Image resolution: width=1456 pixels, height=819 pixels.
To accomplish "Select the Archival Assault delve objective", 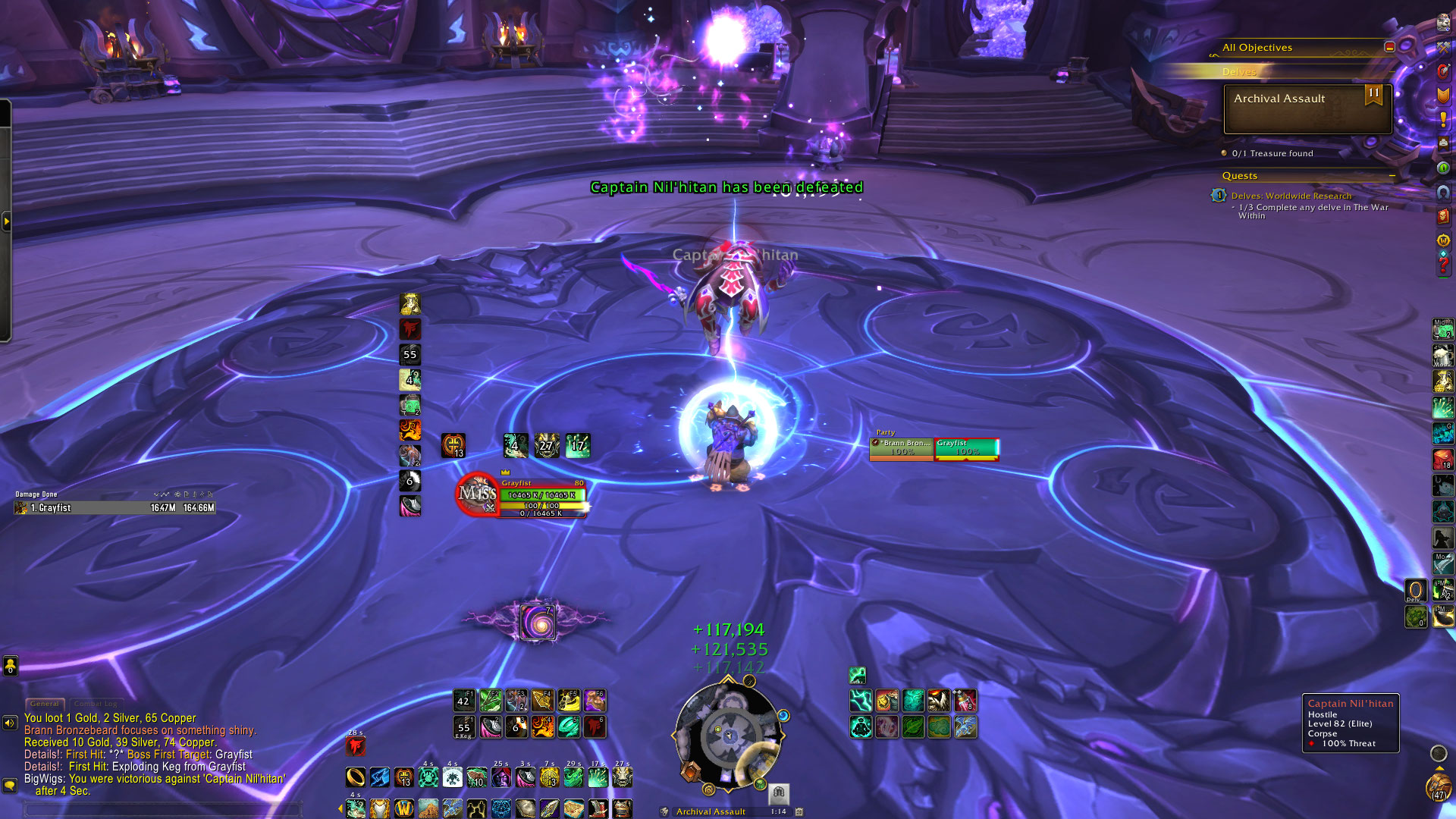I will [x=1307, y=108].
